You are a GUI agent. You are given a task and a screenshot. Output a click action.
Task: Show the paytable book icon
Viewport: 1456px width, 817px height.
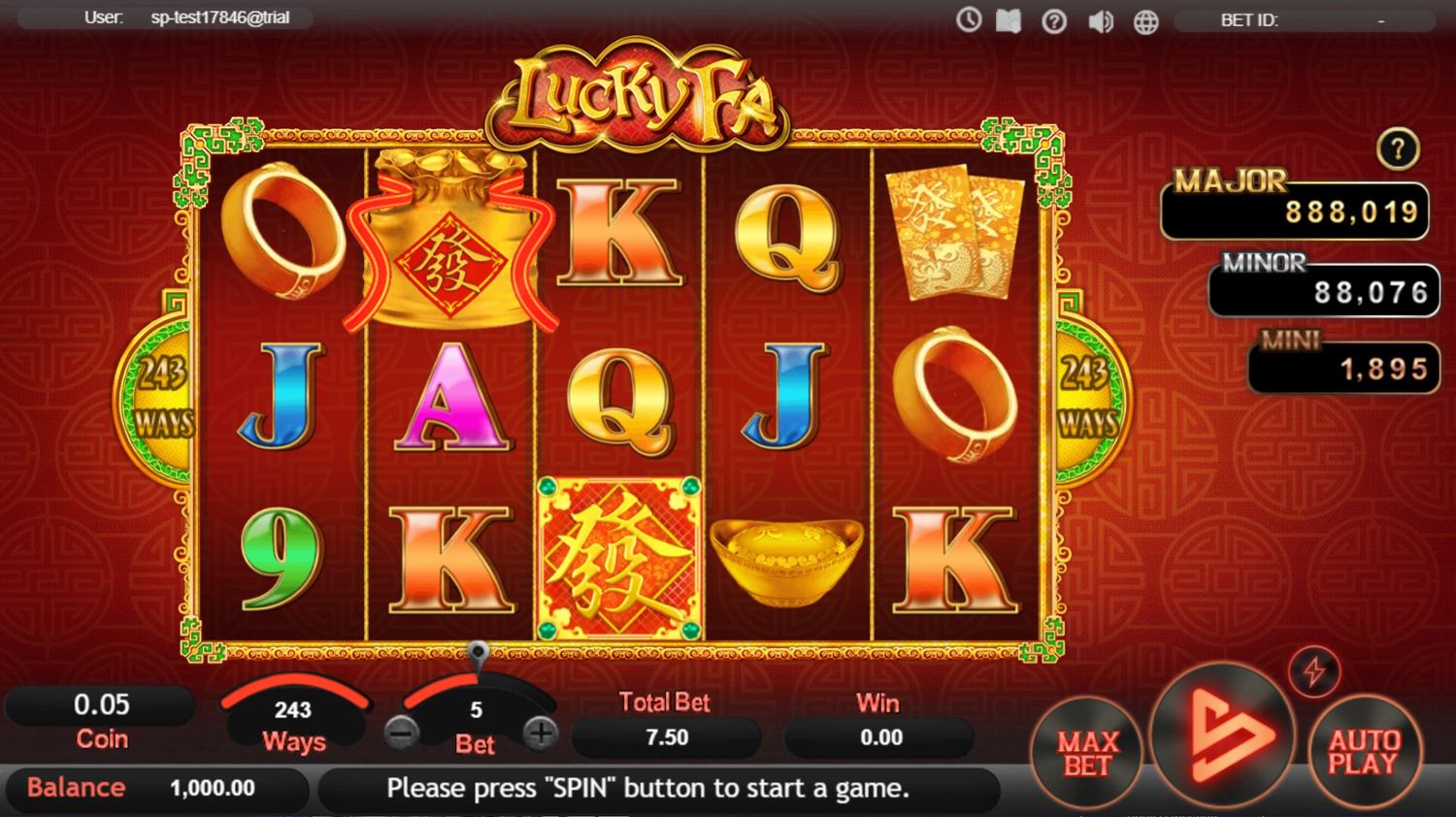[1009, 20]
